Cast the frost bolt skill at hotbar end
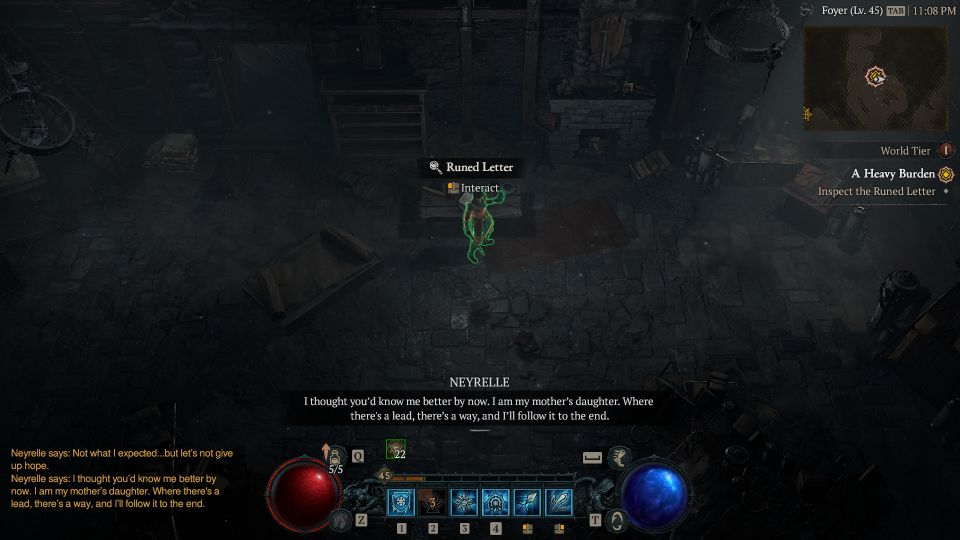The image size is (960, 540). (x=559, y=502)
